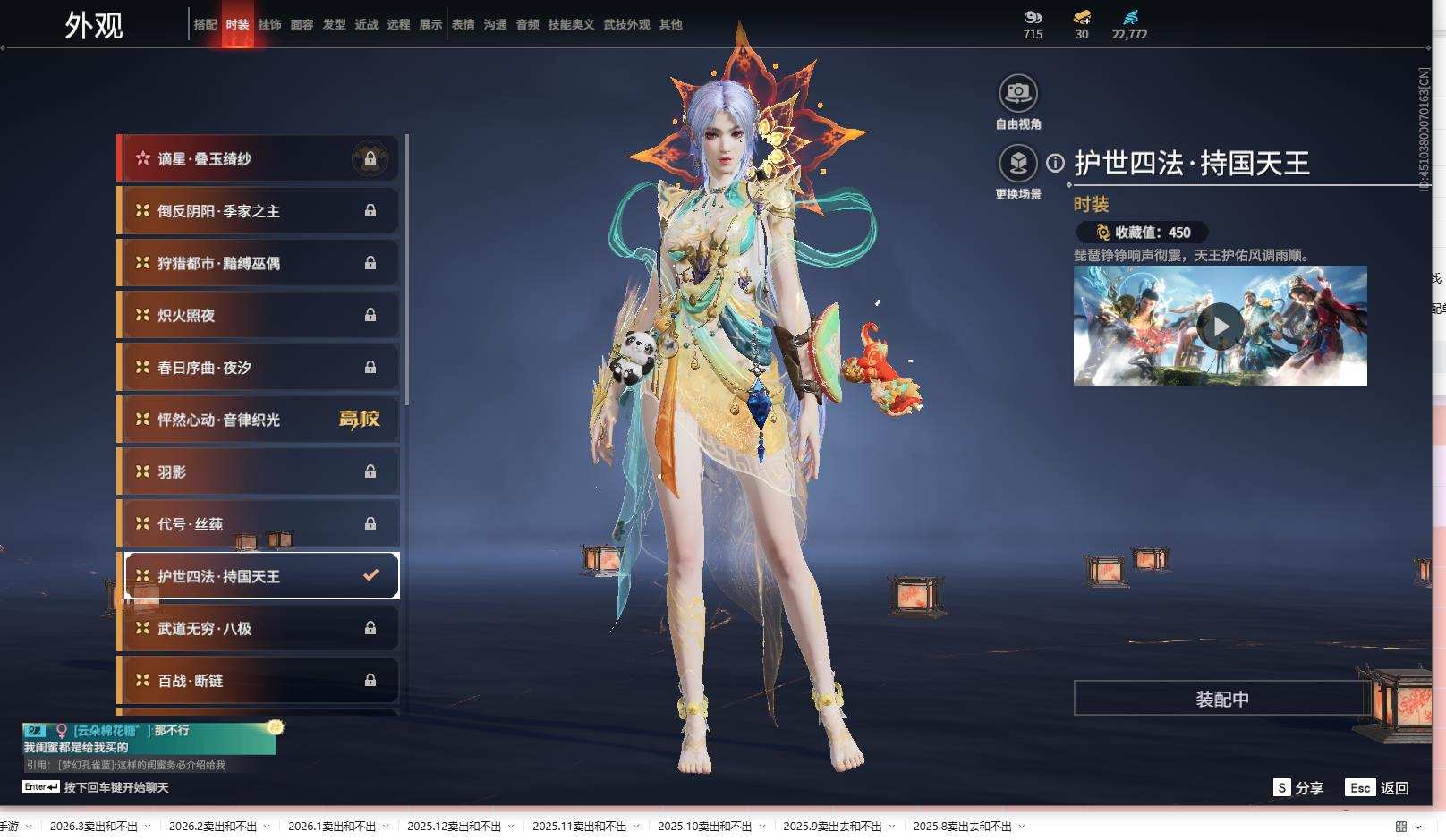Play the outfit preview video
Viewport: 1446px width, 840px height.
click(x=1220, y=327)
